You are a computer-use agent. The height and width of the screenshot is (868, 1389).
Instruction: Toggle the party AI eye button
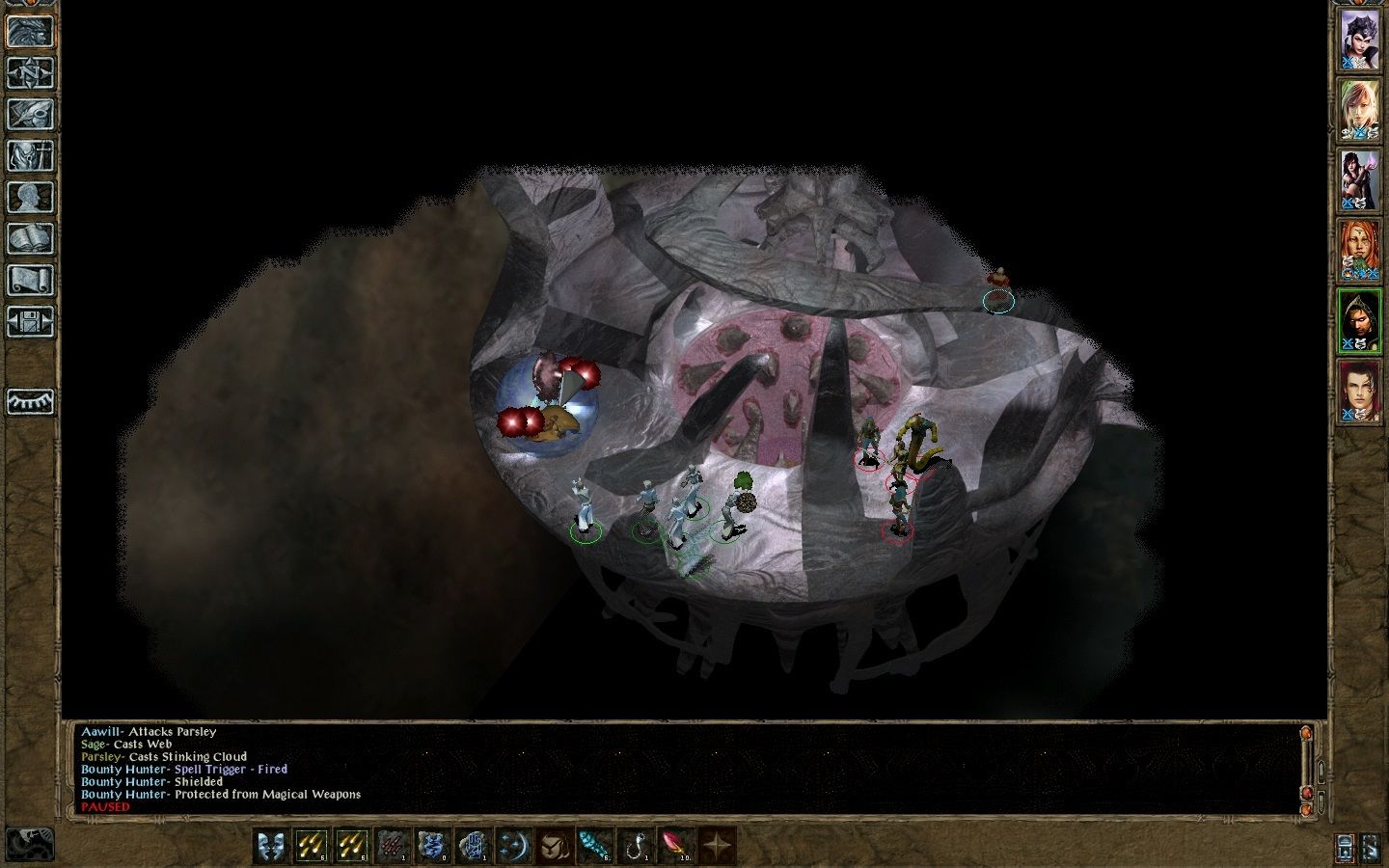click(30, 400)
